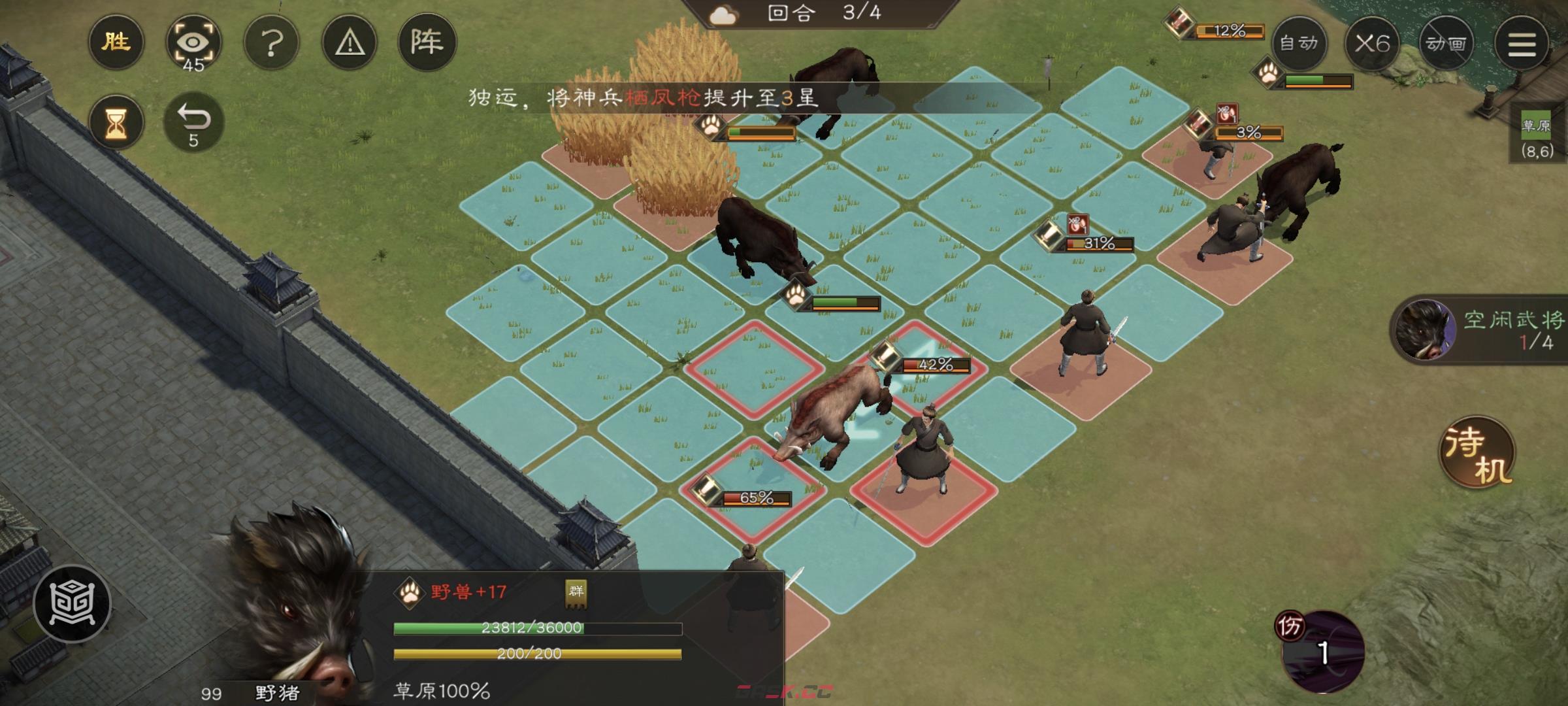The image size is (1568, 706).
Task: Open the 阵 formation button
Action: pos(427,43)
